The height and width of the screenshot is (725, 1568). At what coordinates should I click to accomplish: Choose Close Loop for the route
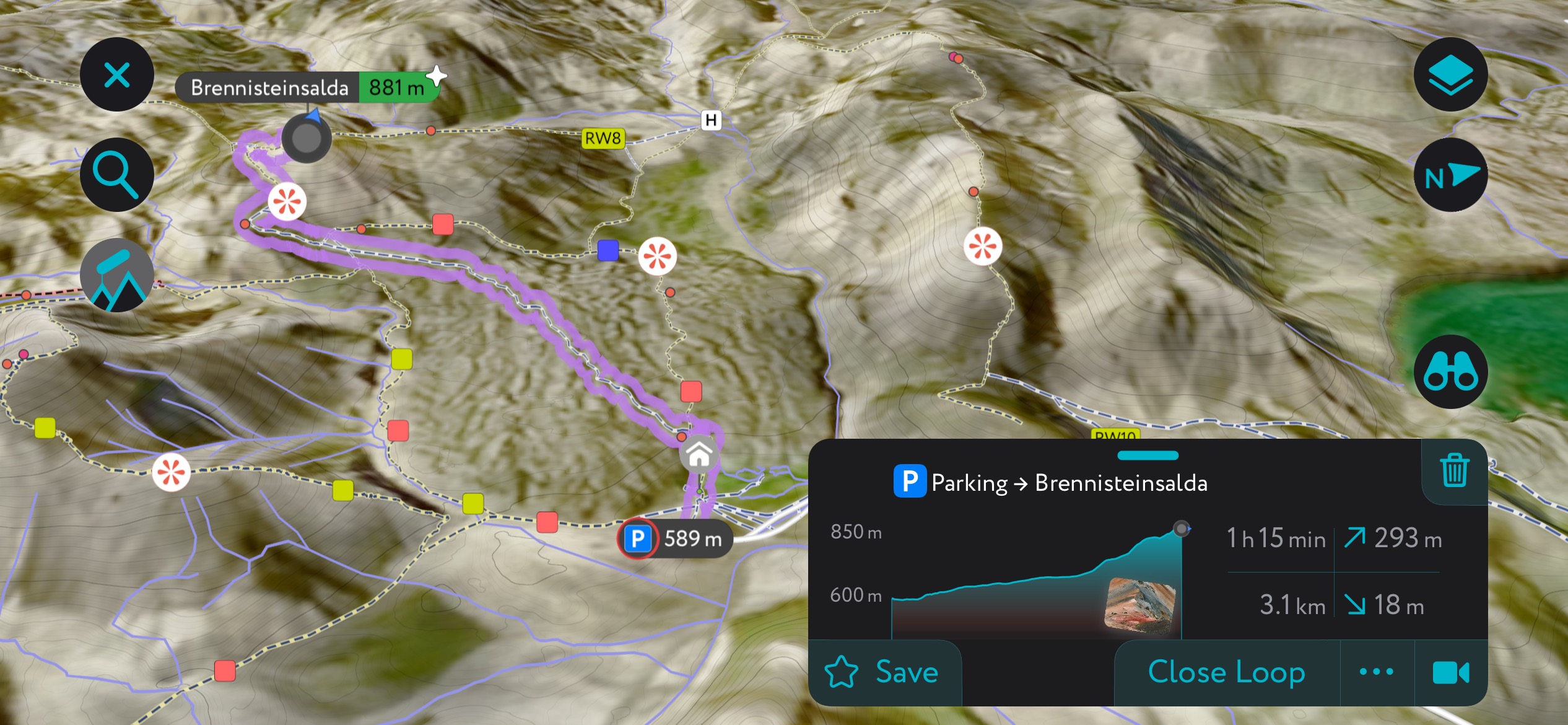click(1226, 672)
